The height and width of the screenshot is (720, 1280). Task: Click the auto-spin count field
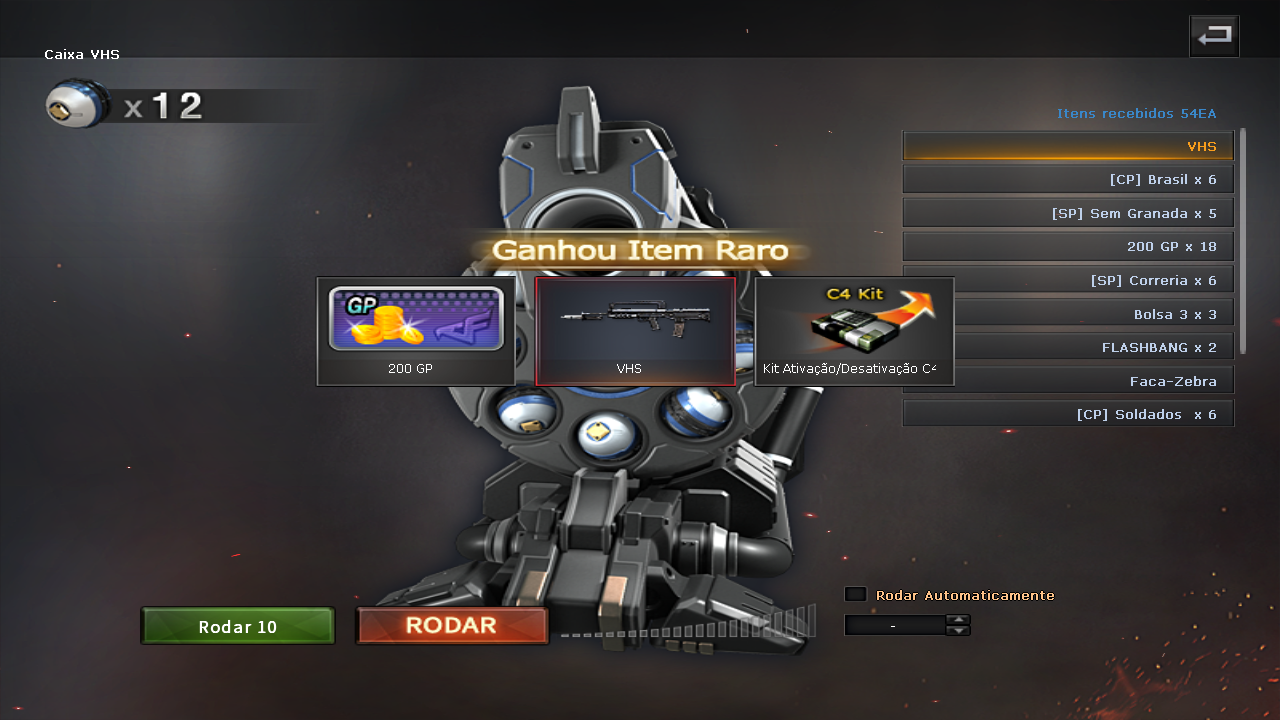click(x=894, y=625)
